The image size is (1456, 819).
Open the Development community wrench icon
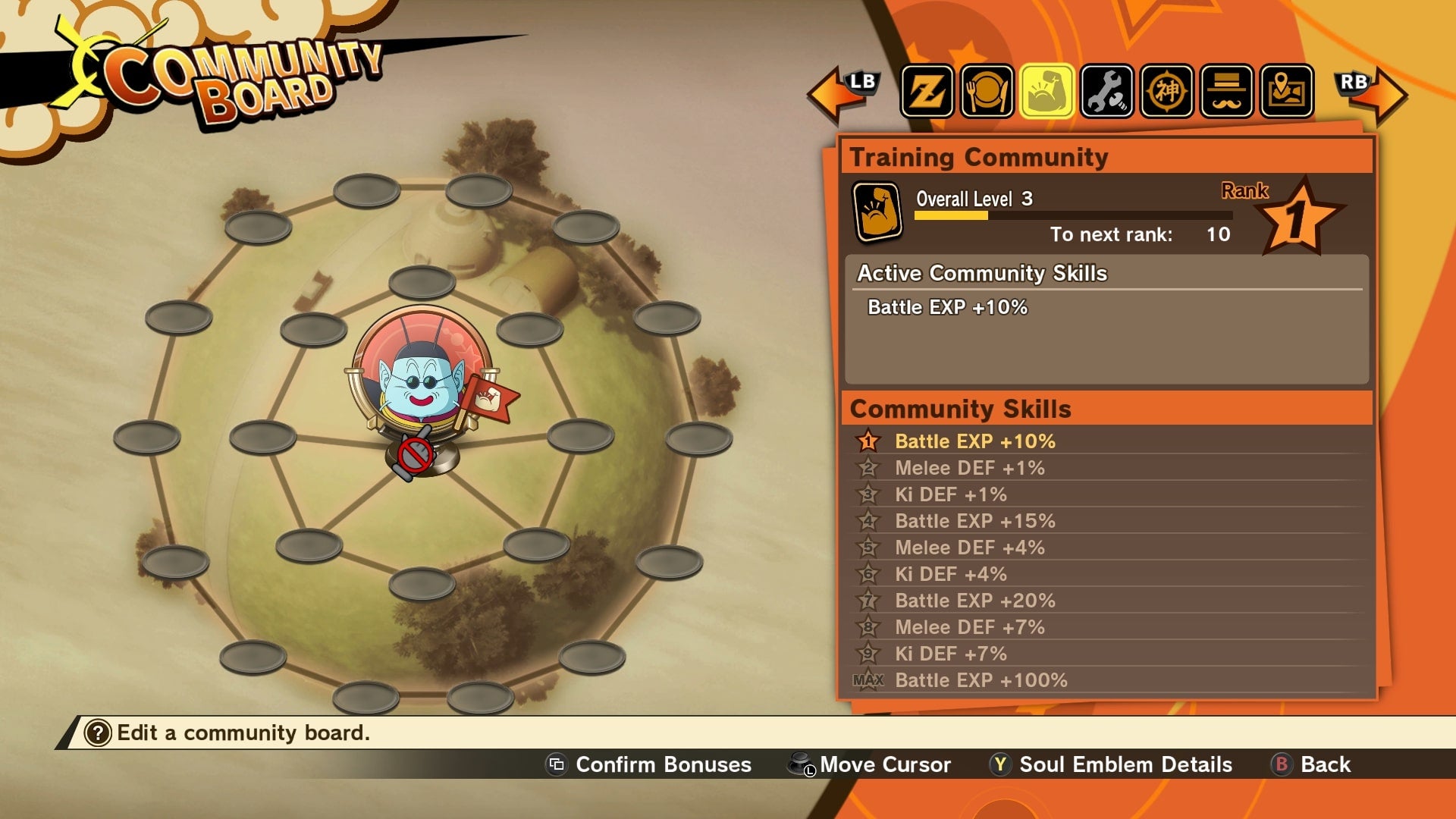point(1107,91)
